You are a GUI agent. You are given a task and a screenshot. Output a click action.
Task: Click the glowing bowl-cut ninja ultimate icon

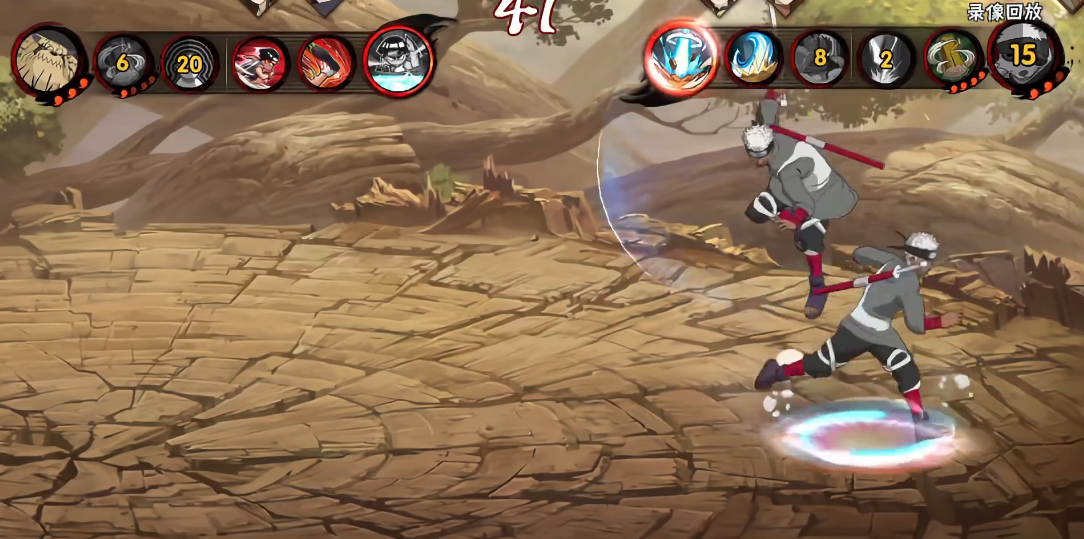[399, 60]
